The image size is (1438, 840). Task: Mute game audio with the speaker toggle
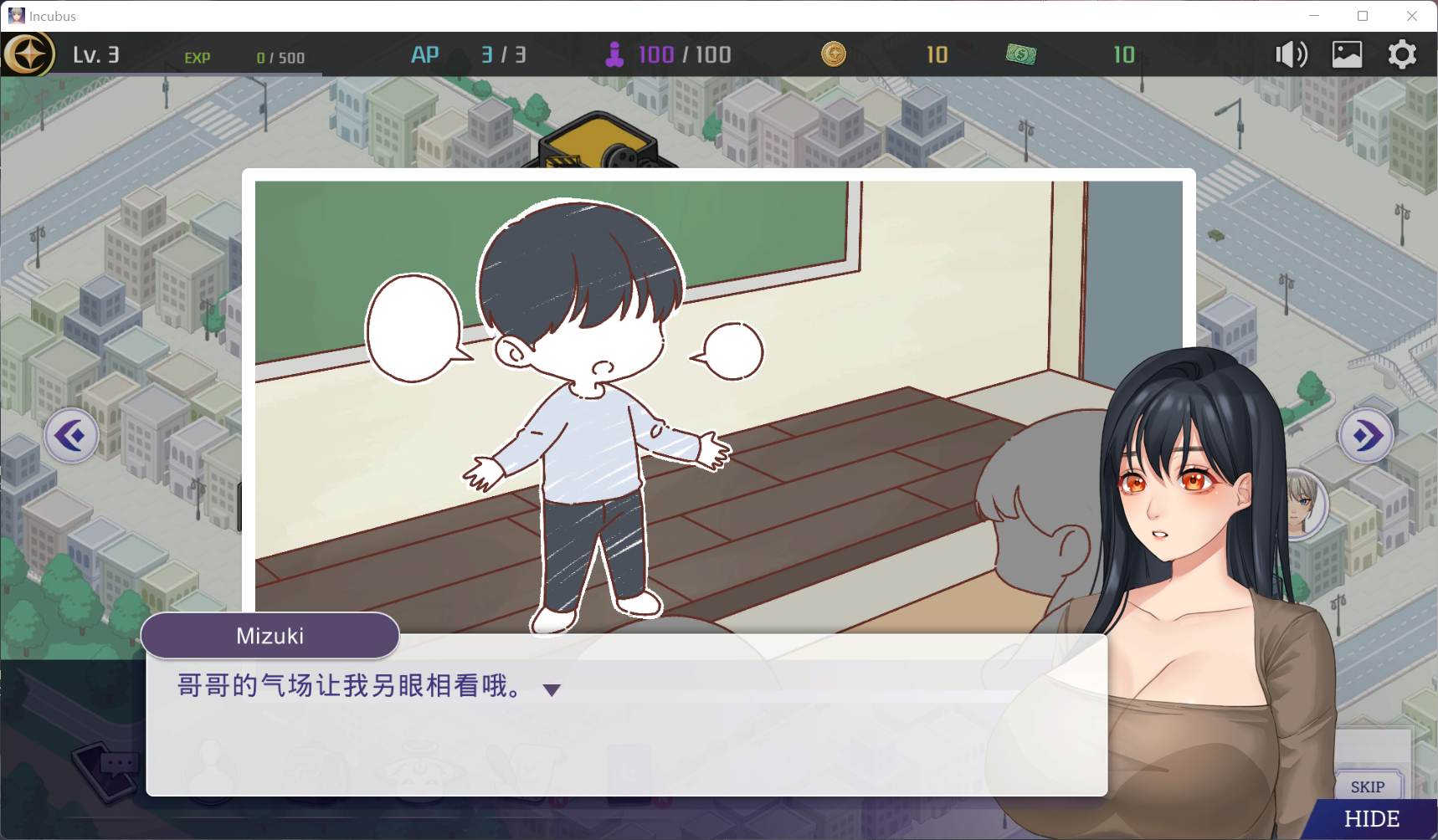tap(1292, 54)
